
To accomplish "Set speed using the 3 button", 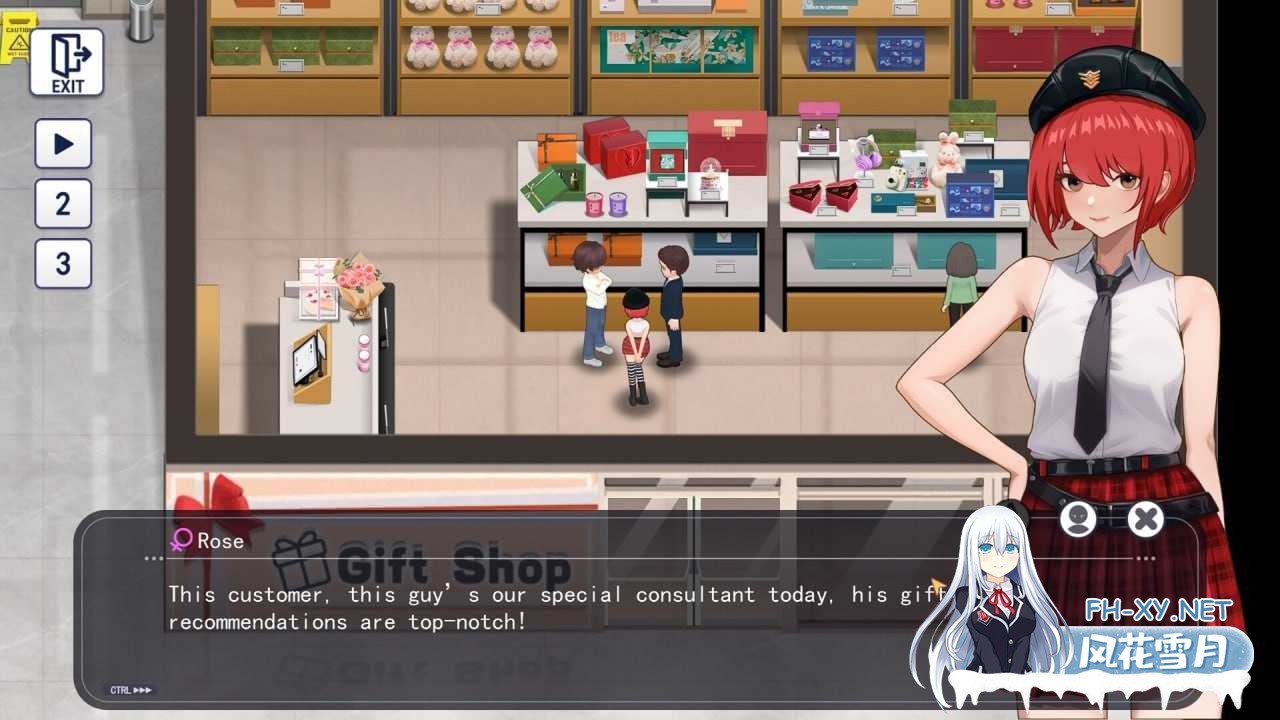I will pyautogui.click(x=63, y=264).
